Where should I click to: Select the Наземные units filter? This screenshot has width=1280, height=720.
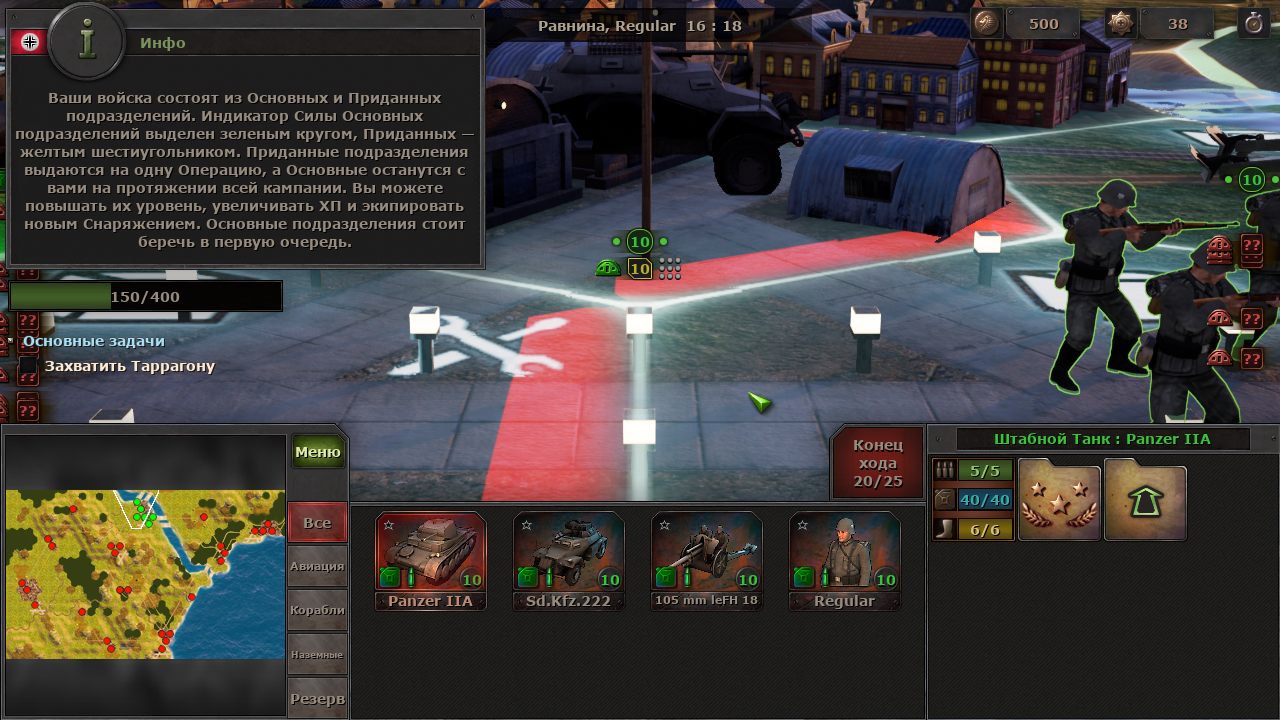point(317,654)
